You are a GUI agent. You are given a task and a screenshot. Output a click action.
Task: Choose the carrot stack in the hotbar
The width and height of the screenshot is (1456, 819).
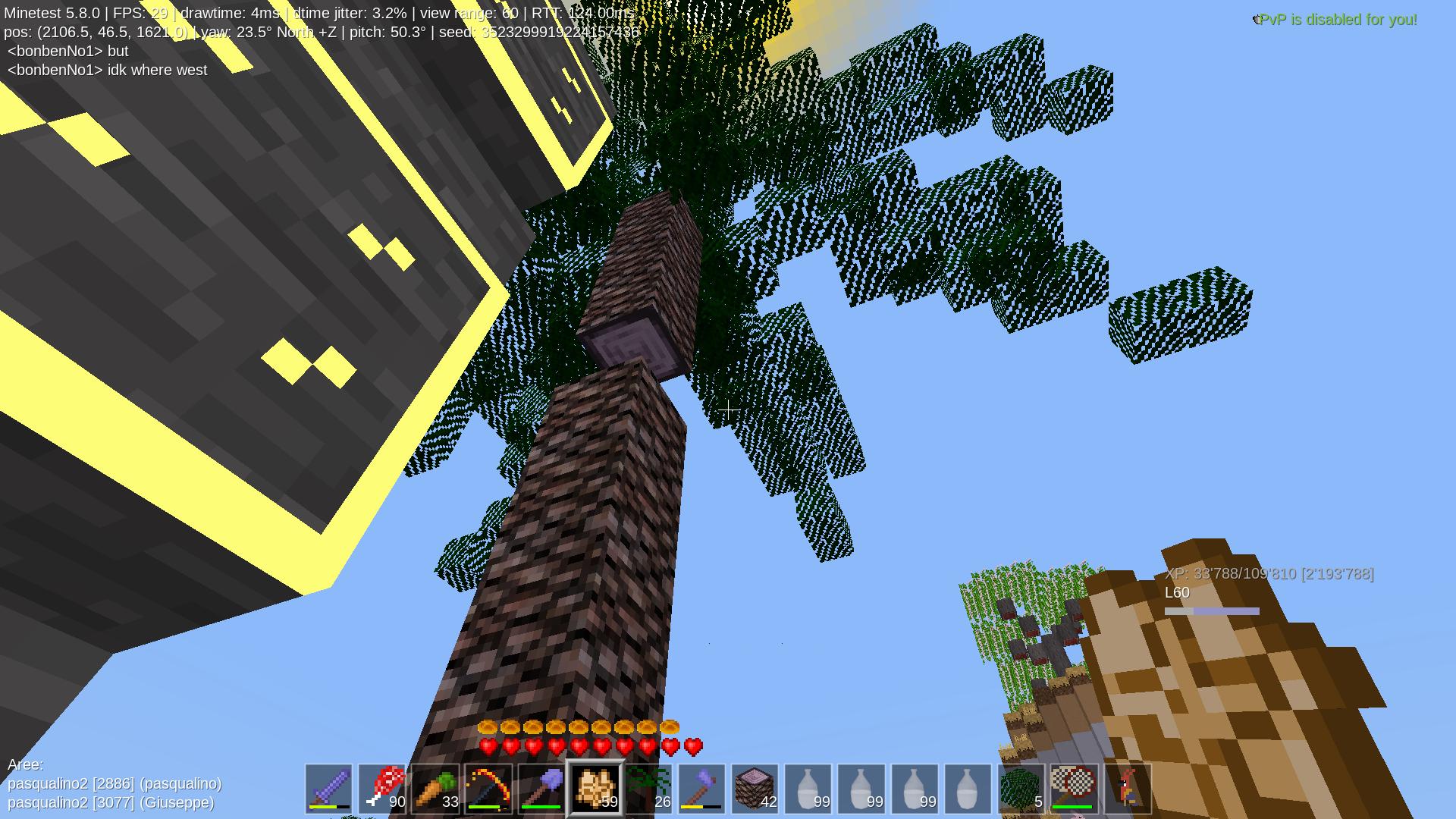[x=435, y=789]
